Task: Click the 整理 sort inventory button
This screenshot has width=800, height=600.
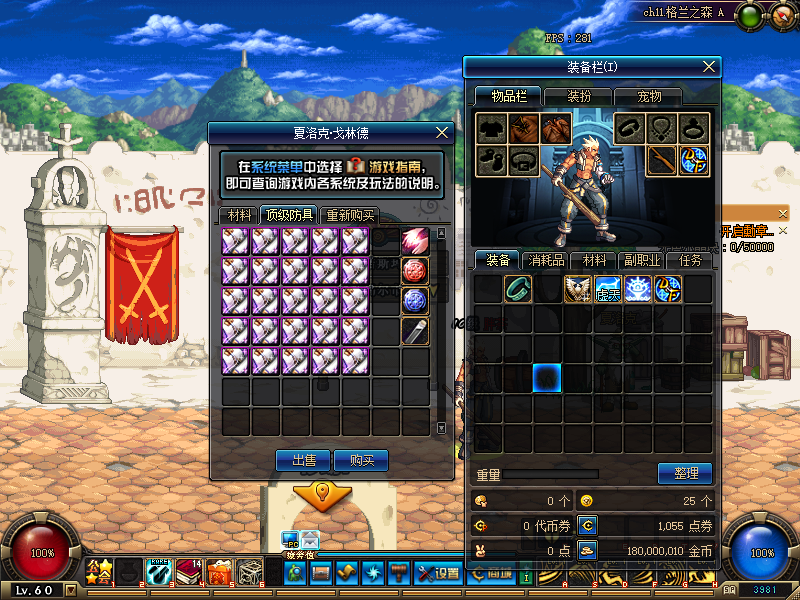Action: click(x=684, y=473)
